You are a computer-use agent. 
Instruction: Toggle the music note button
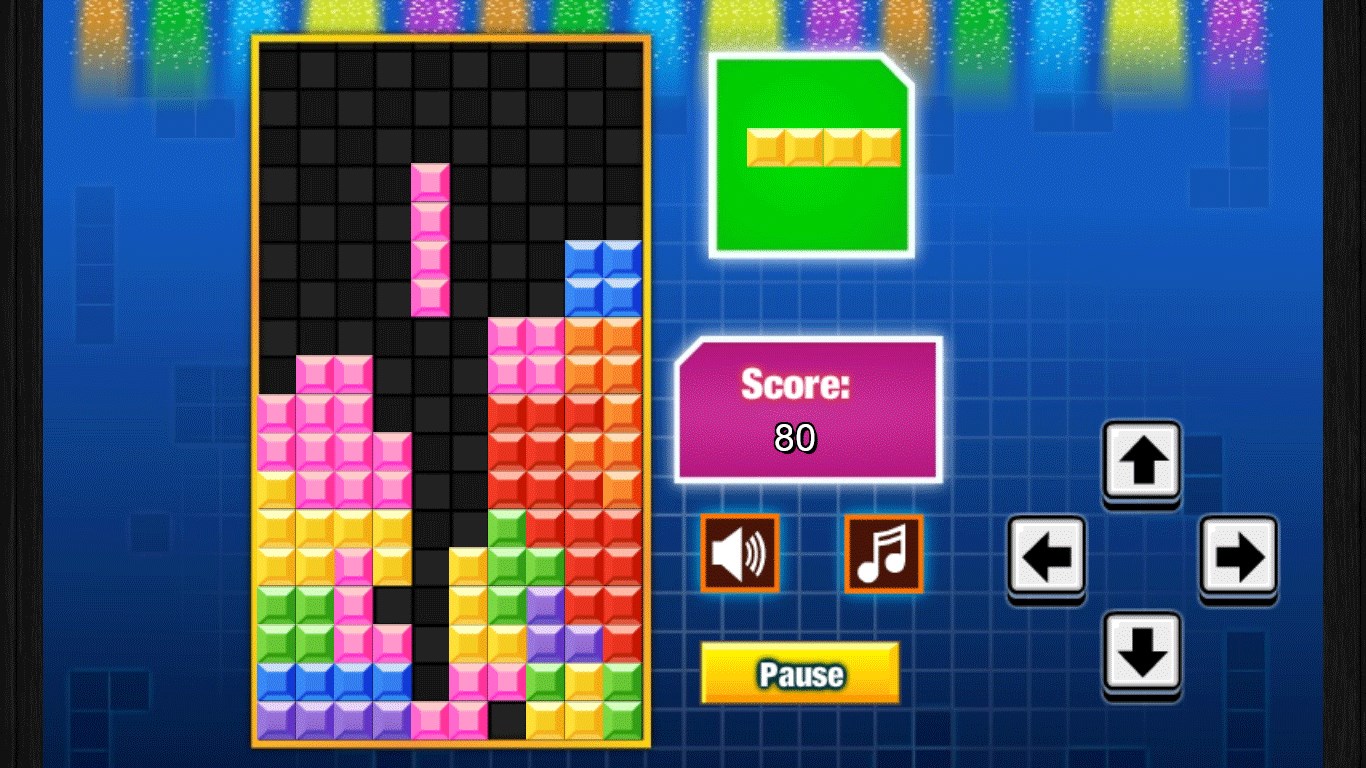(883, 553)
